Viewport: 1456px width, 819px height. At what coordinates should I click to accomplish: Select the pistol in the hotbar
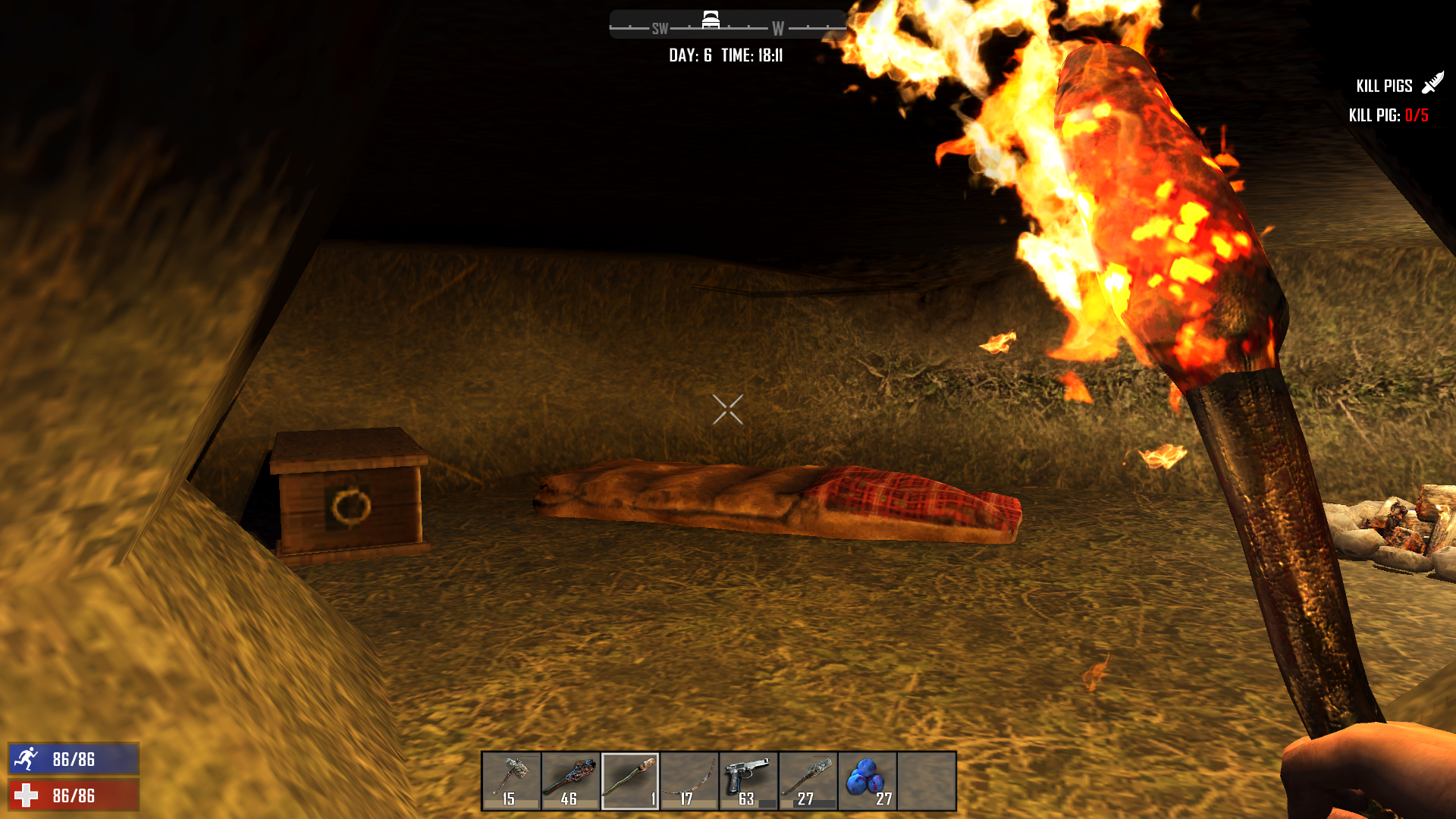(748, 781)
